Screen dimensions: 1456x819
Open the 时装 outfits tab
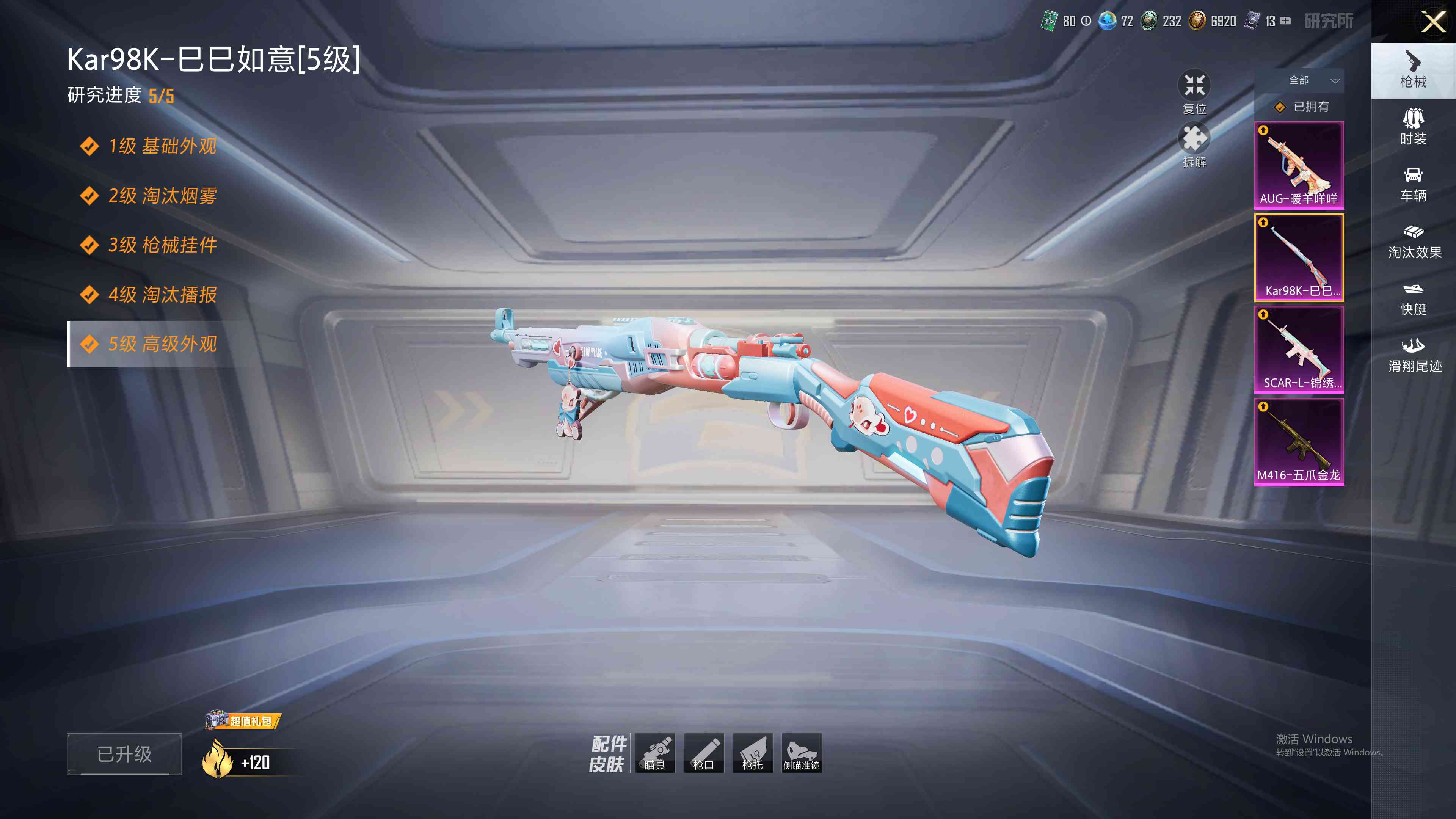[1413, 127]
